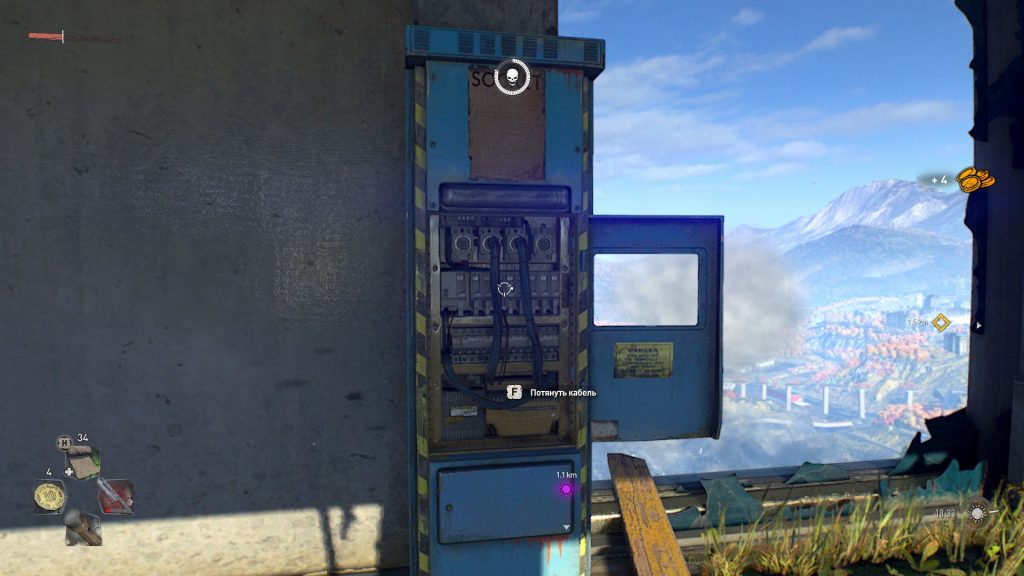The image size is (1024, 576).
Task: Select the yellow diamond objective marker
Action: click(x=938, y=322)
